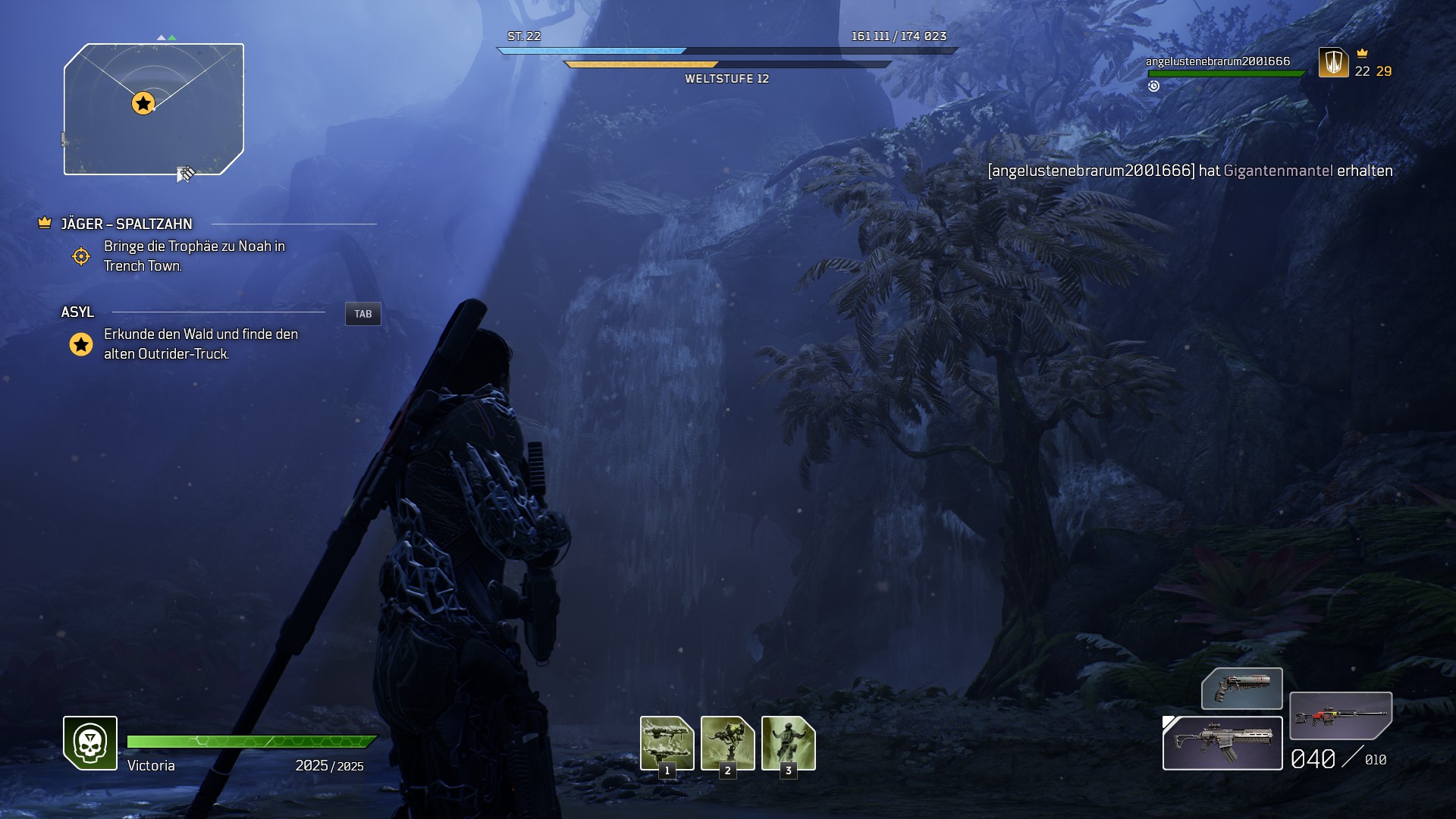
Task: Switch to the revolver sidearm slot
Action: click(1241, 689)
